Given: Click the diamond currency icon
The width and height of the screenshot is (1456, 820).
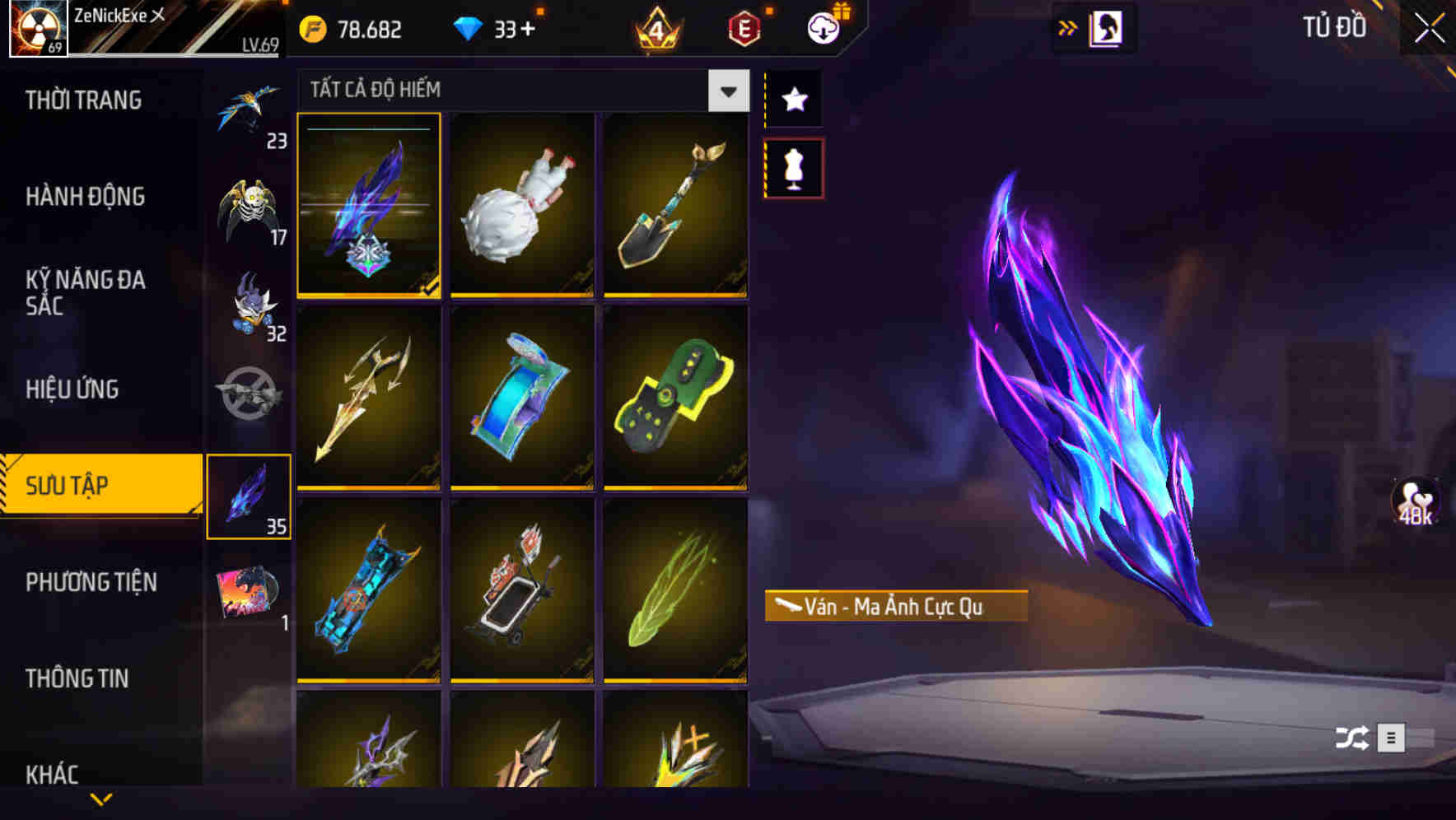Looking at the screenshot, I should pyautogui.click(x=469, y=27).
